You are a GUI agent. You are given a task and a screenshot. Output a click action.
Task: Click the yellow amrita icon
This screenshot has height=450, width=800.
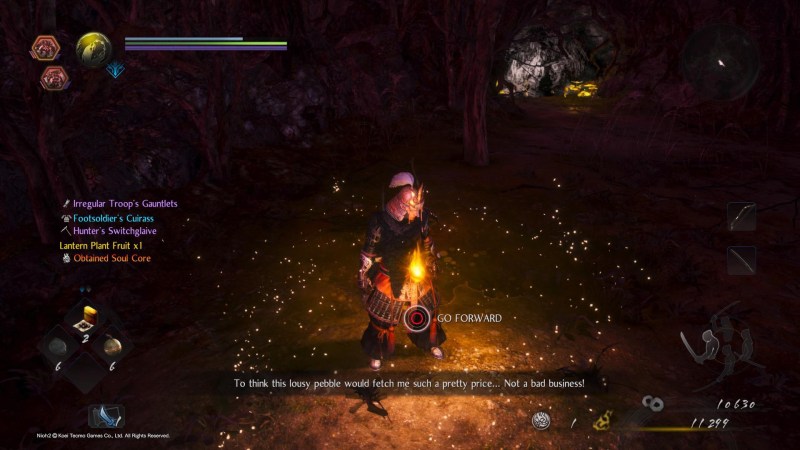point(602,423)
